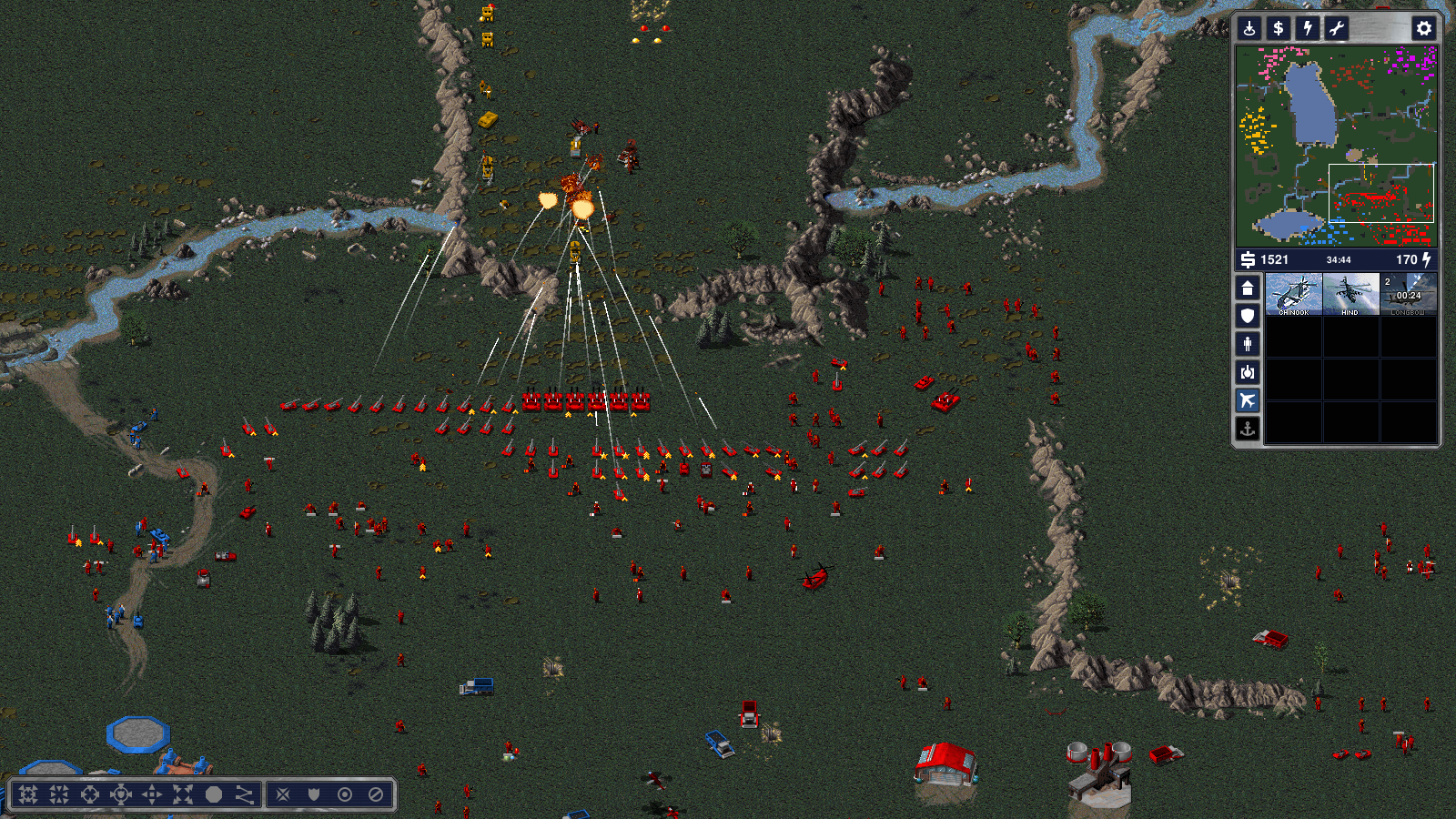The height and width of the screenshot is (819, 1456).
Task: Toggle the waypoint mode command button
Action: [245, 794]
